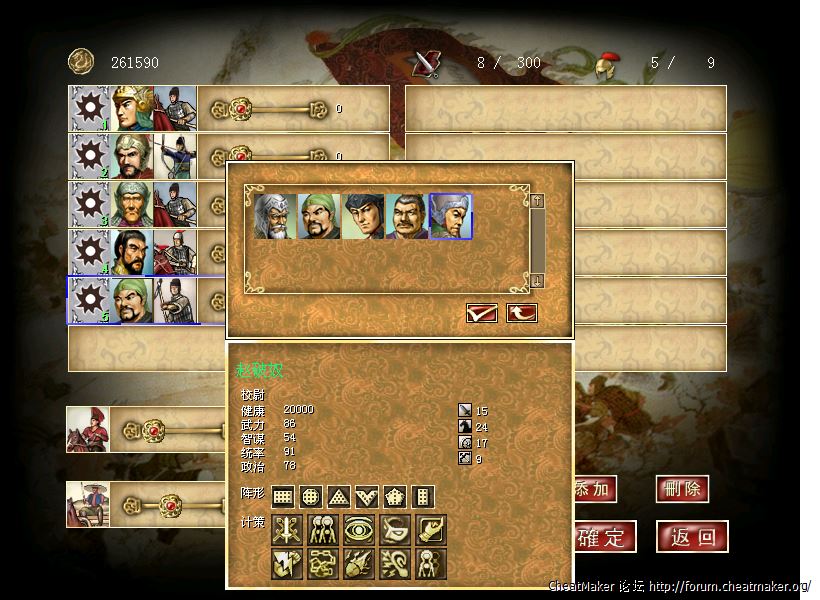Click the troop slider knob in army row 1

point(240,108)
